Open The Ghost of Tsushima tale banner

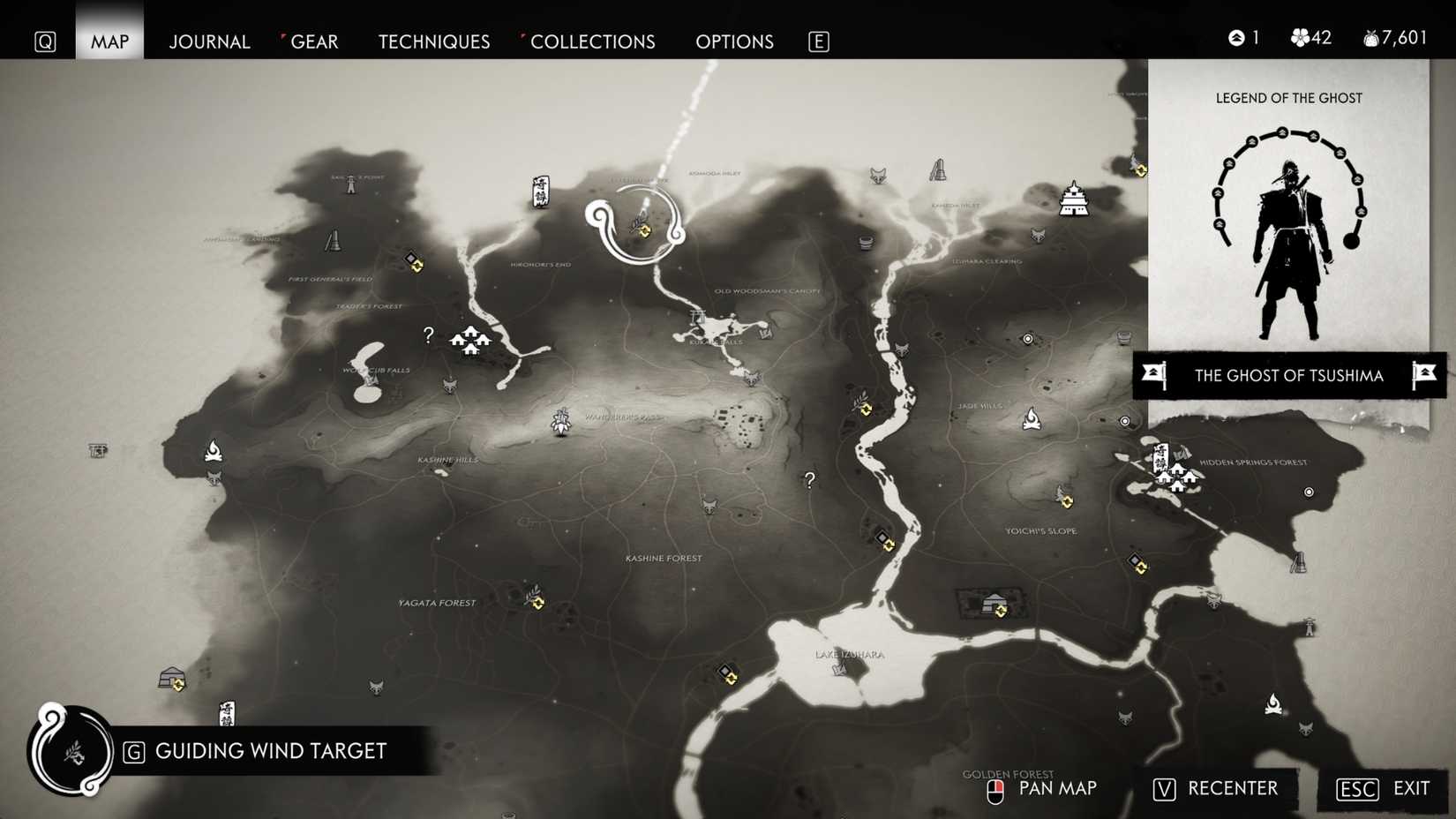click(1288, 376)
